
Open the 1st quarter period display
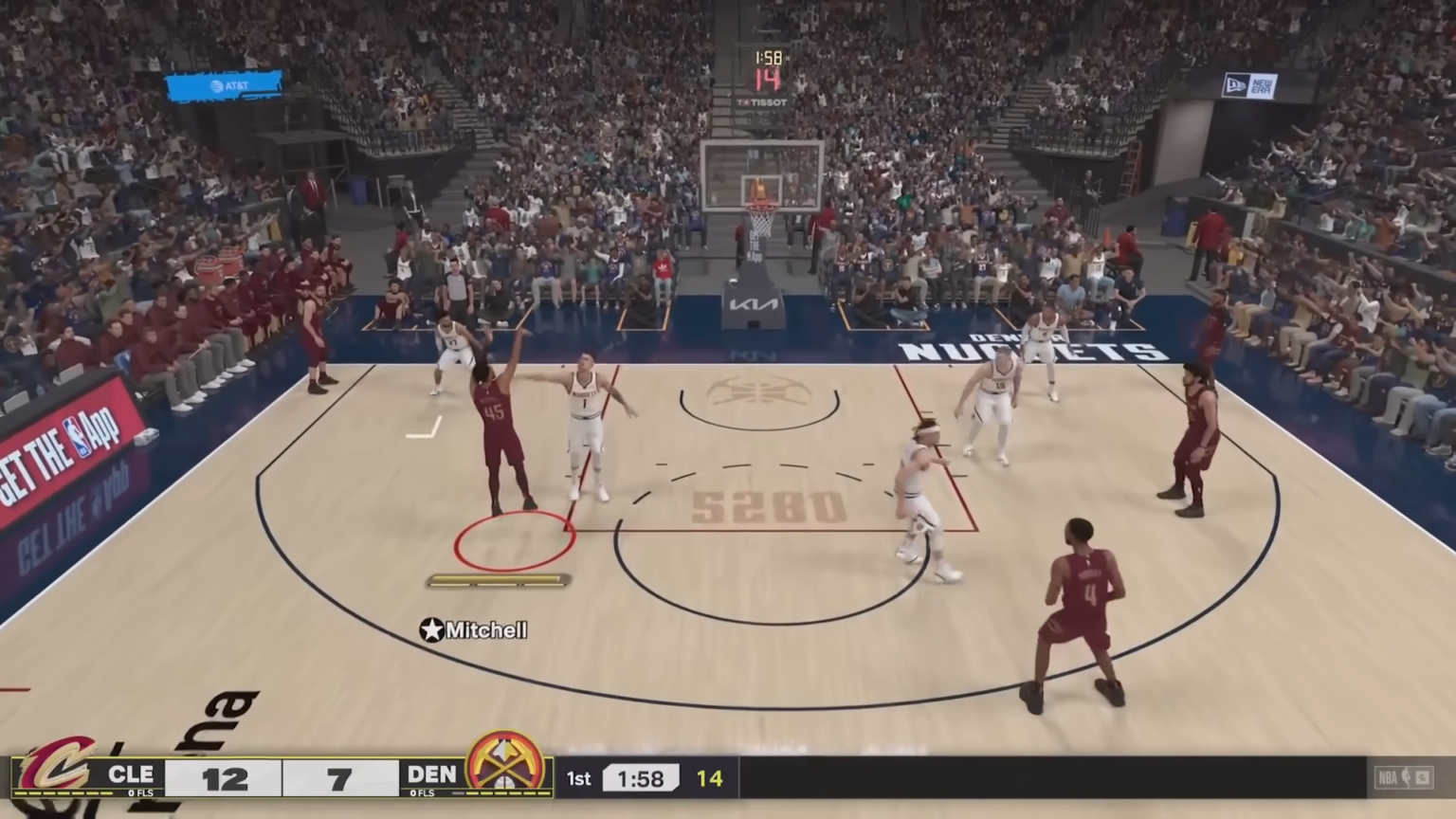coord(579,778)
